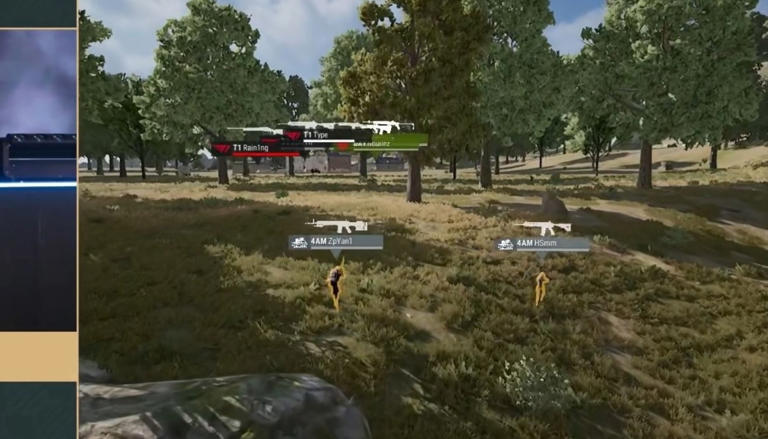Pick the T1 Type player tag
This screenshot has height=439, width=768.
point(320,134)
